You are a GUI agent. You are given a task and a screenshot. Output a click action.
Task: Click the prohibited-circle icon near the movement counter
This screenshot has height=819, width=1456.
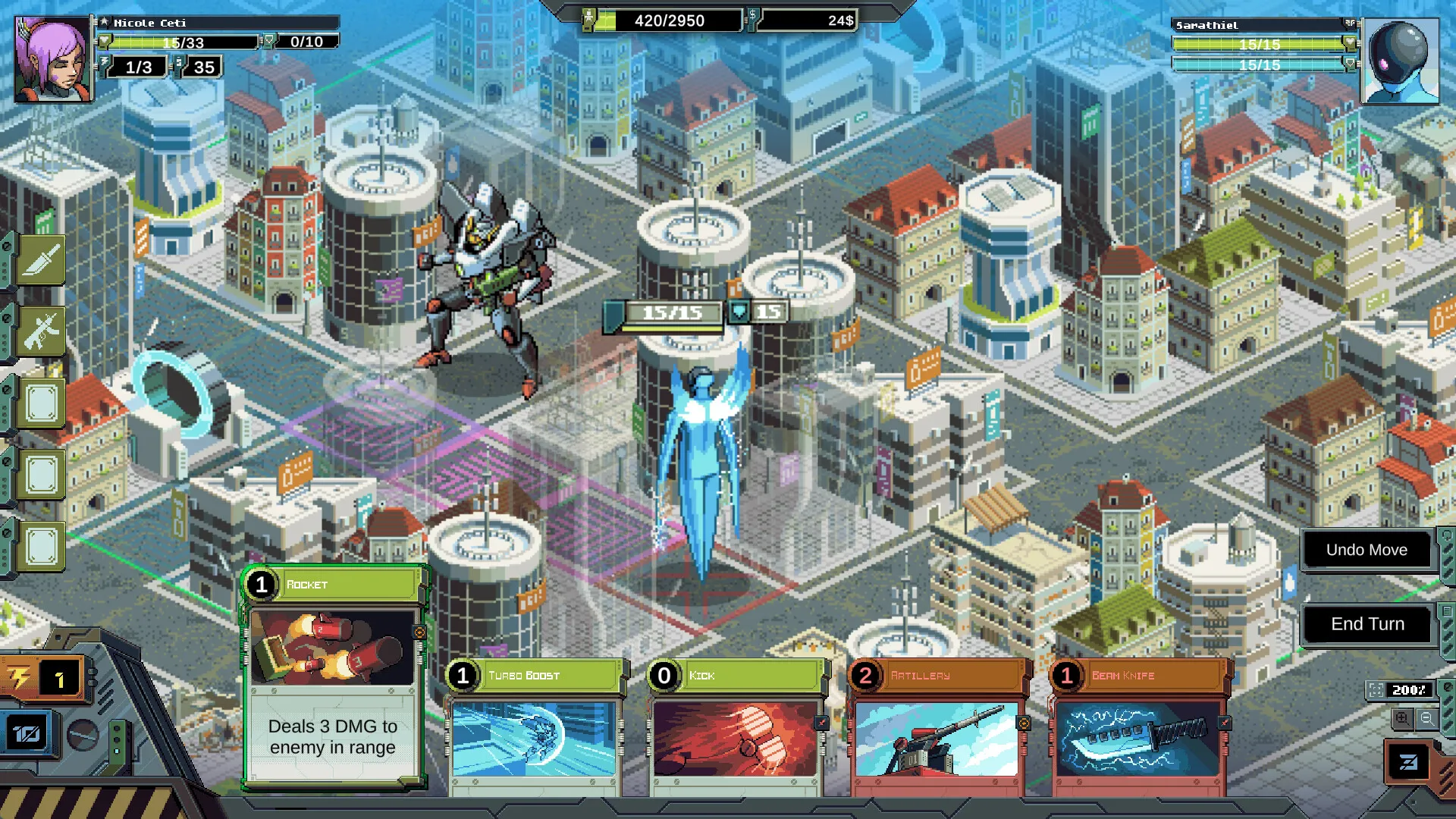[83, 734]
